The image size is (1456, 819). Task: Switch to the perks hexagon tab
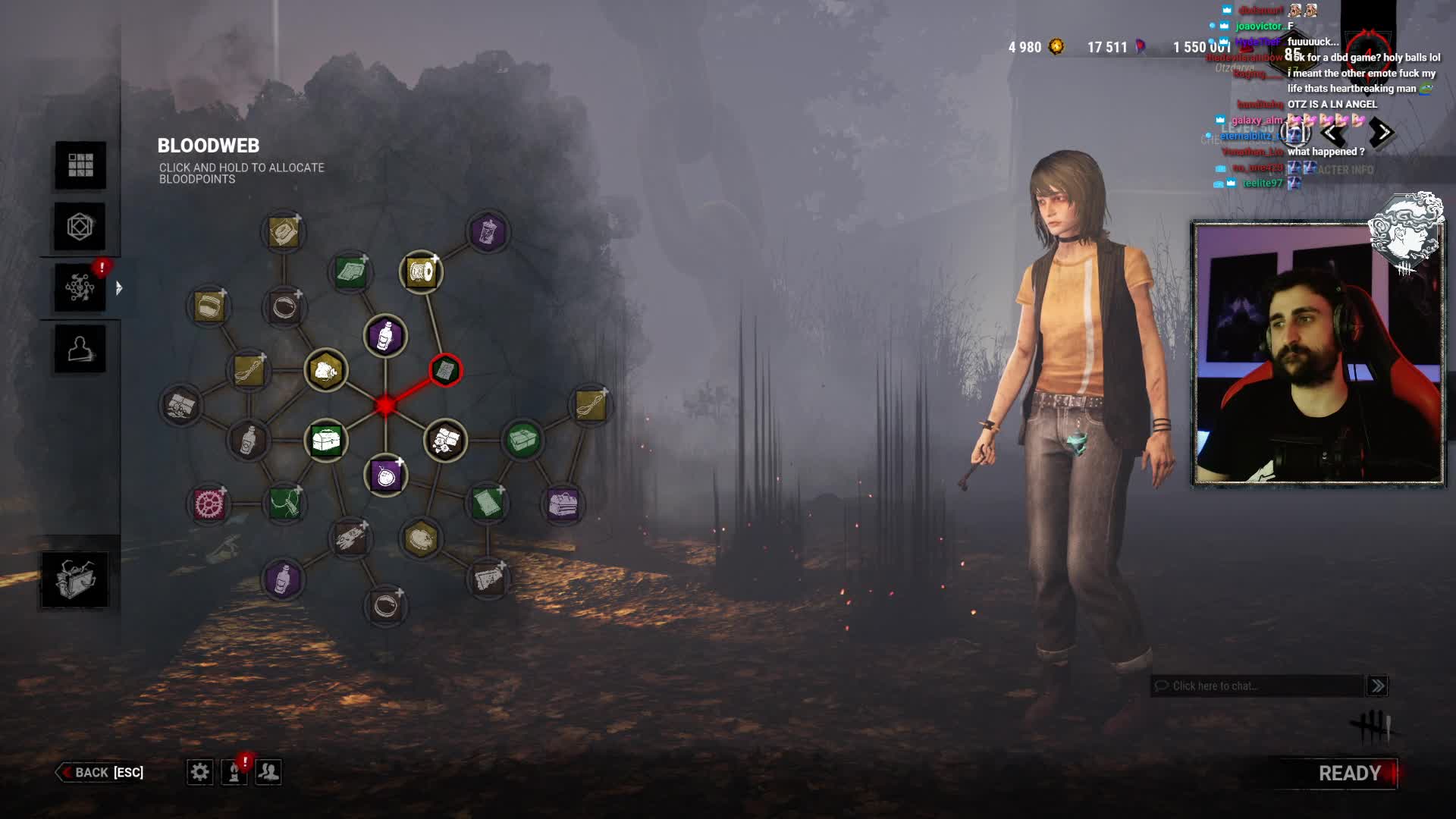pos(80,226)
